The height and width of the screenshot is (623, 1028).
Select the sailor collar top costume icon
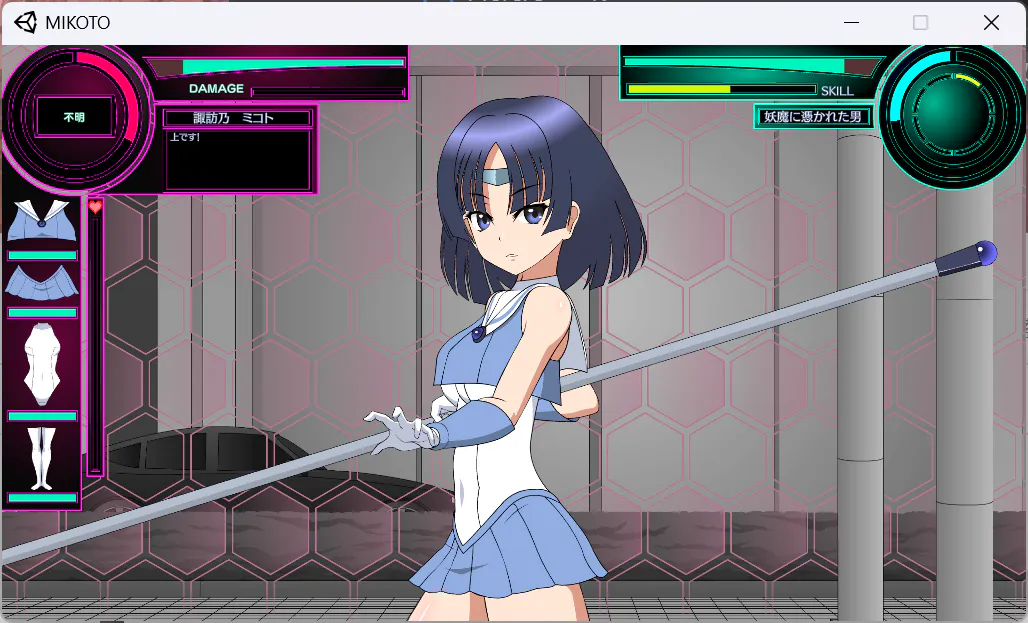coord(41,222)
